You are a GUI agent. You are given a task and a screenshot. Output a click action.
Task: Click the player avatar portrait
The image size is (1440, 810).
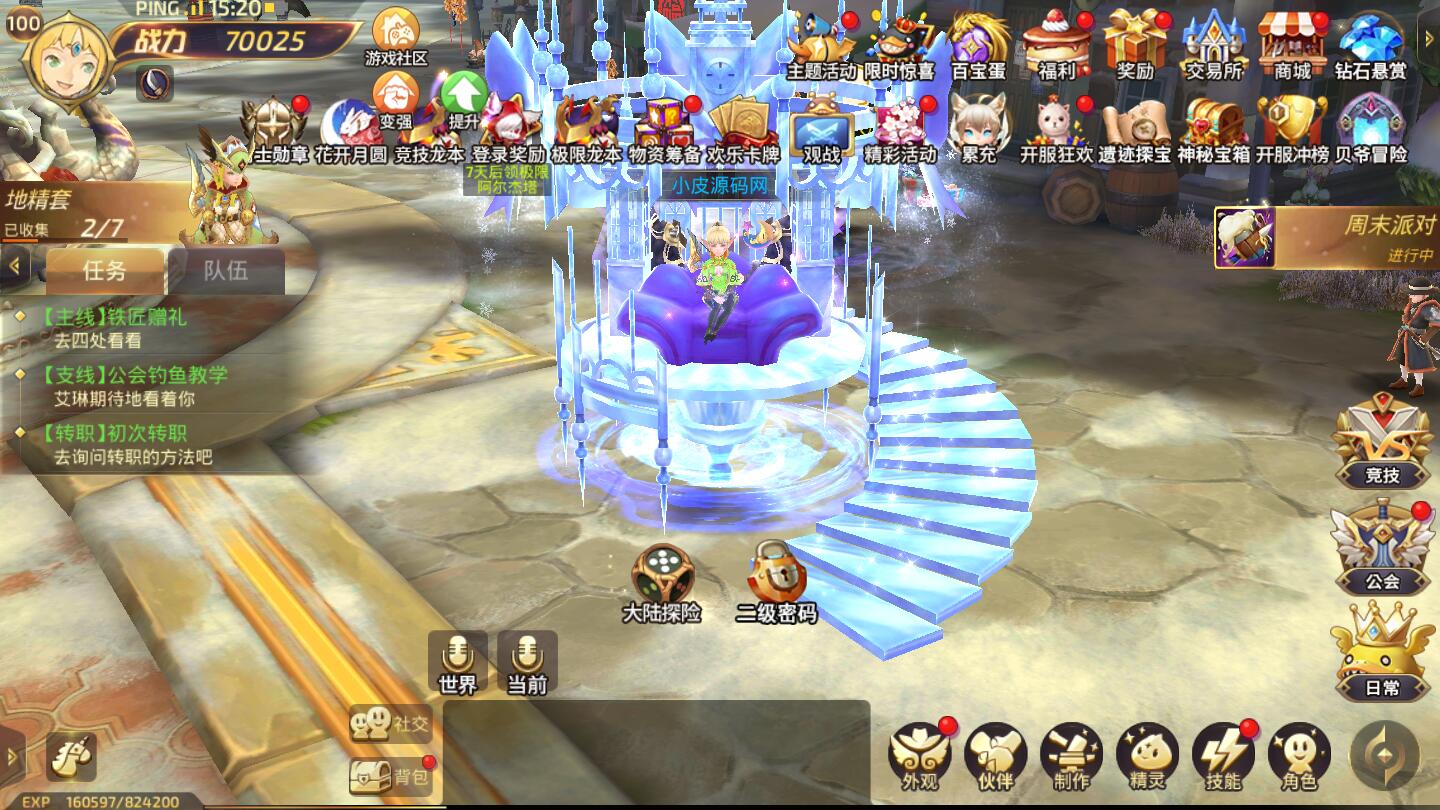68,56
